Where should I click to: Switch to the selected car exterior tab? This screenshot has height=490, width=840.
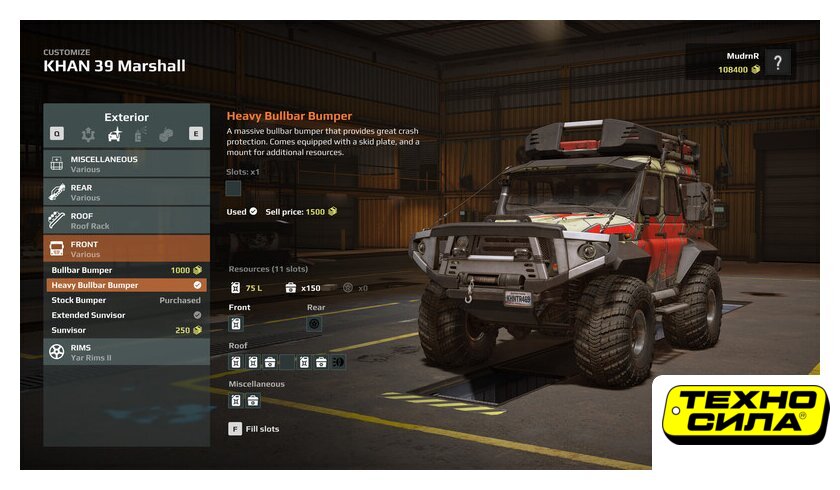point(116,134)
